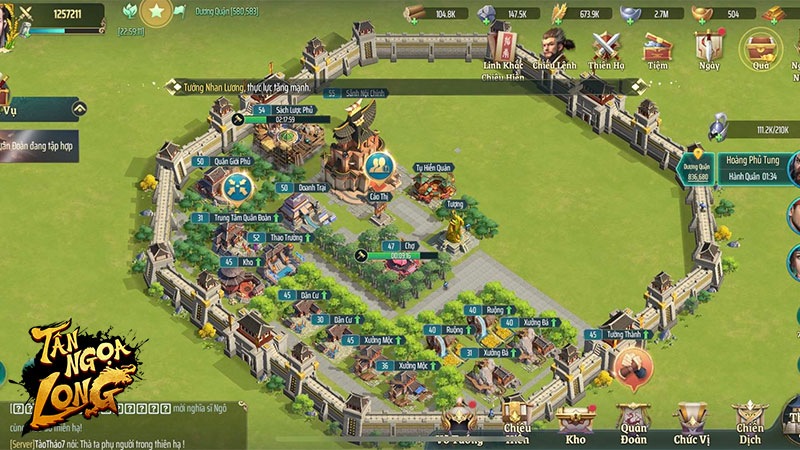Open the Quà gift chest
The height and width of the screenshot is (450, 800).
(x=760, y=49)
